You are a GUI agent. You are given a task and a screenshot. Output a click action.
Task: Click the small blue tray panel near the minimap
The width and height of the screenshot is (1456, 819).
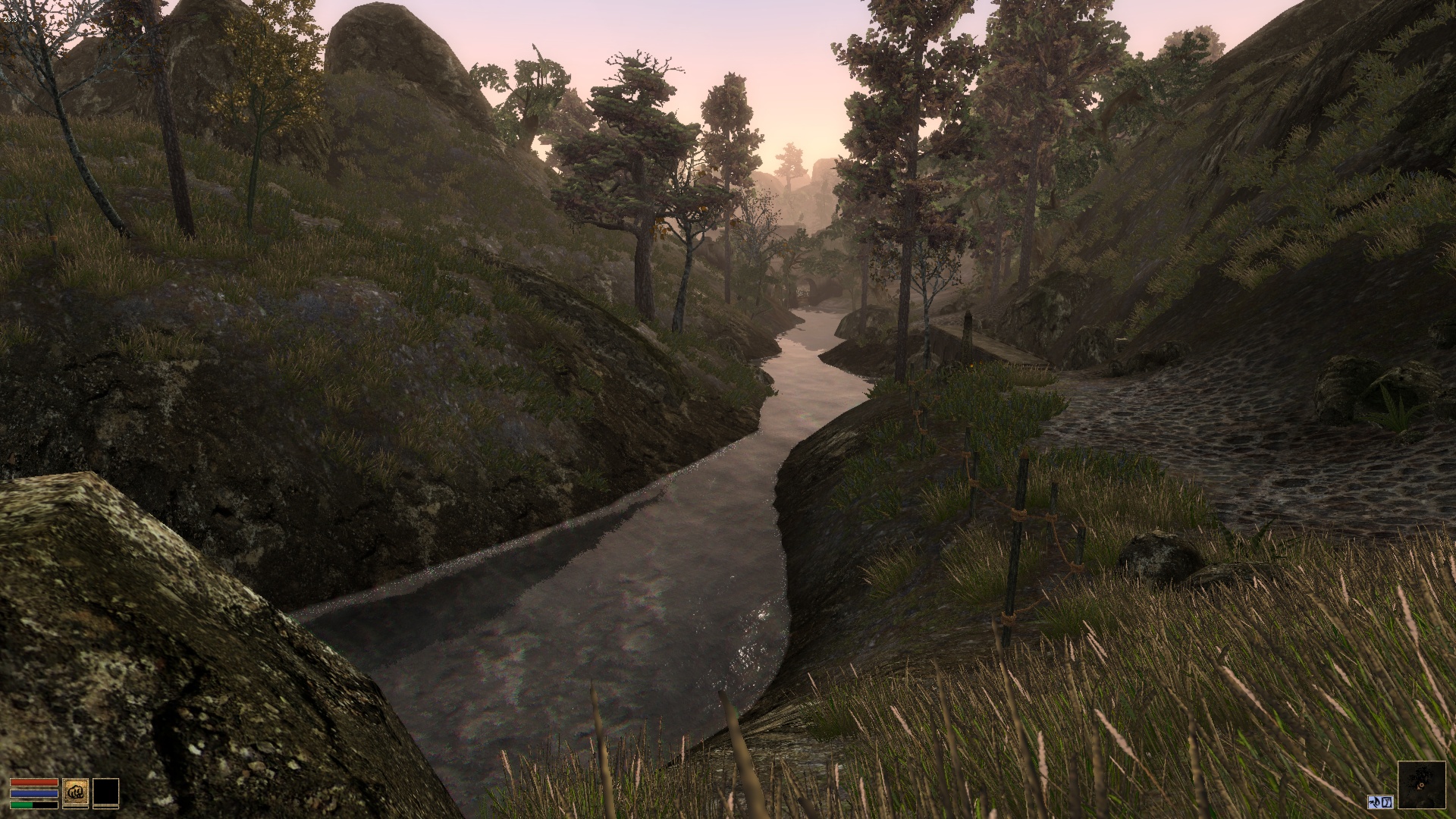coord(1380,802)
